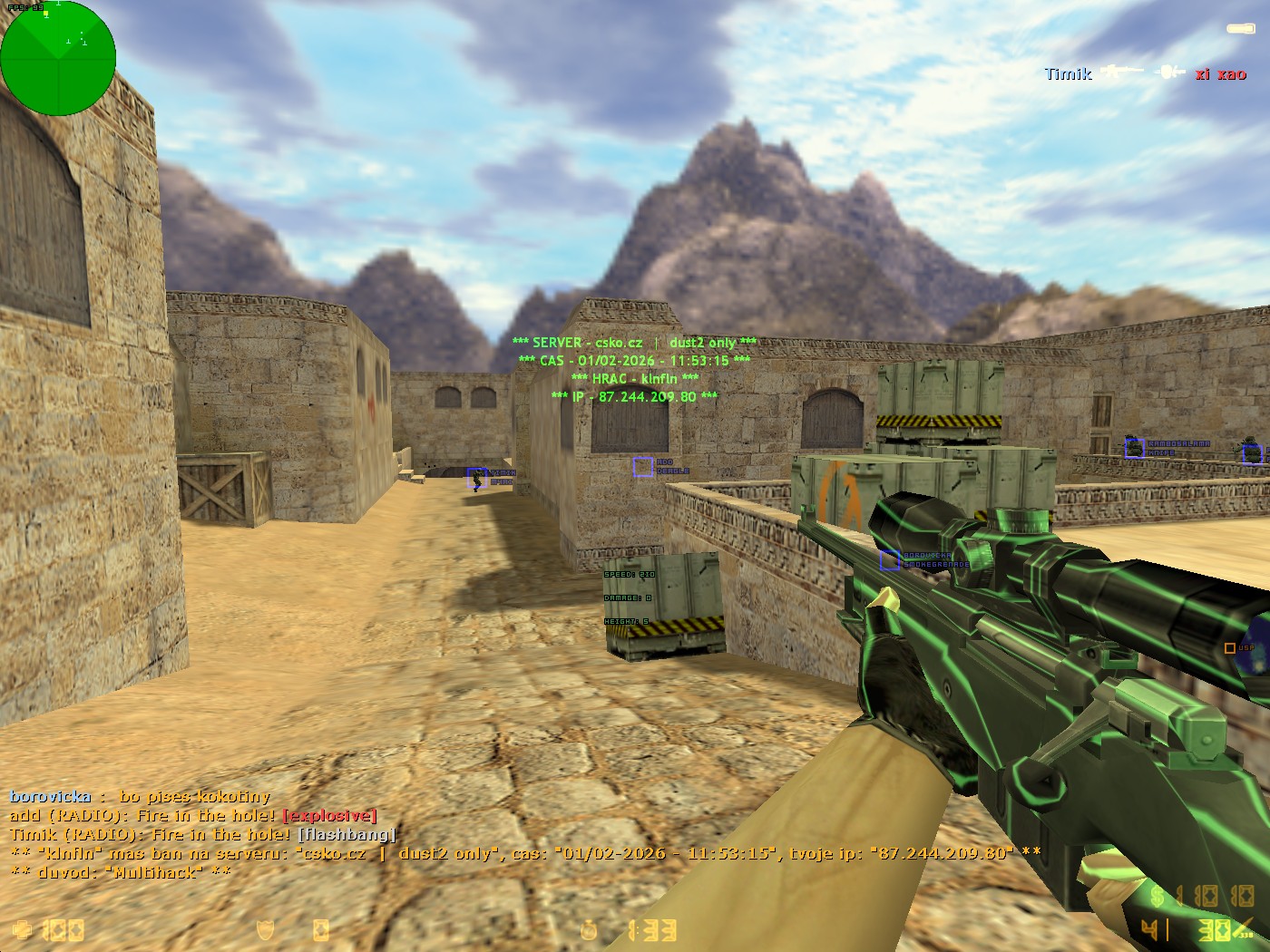Screen dimensions: 1270x952
Task: Click the green radar minimap
Action: coord(58,58)
